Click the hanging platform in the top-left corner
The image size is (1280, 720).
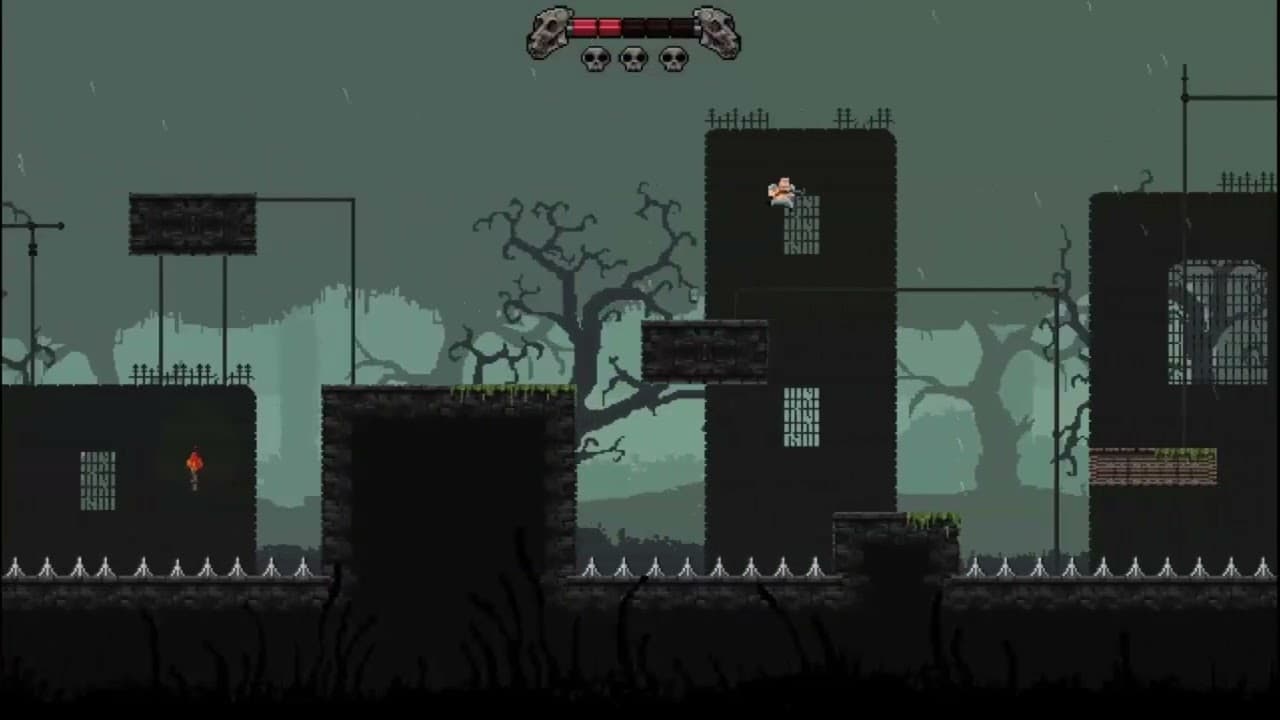click(x=192, y=222)
